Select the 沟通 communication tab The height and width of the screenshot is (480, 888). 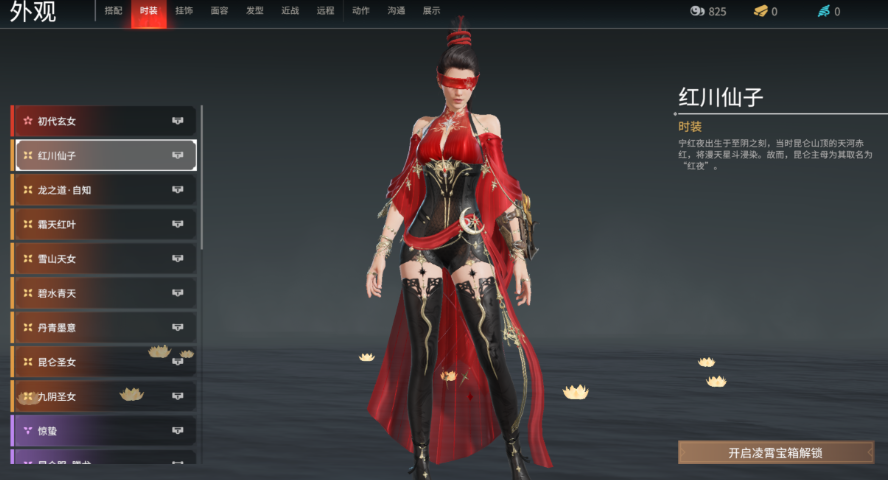point(396,11)
